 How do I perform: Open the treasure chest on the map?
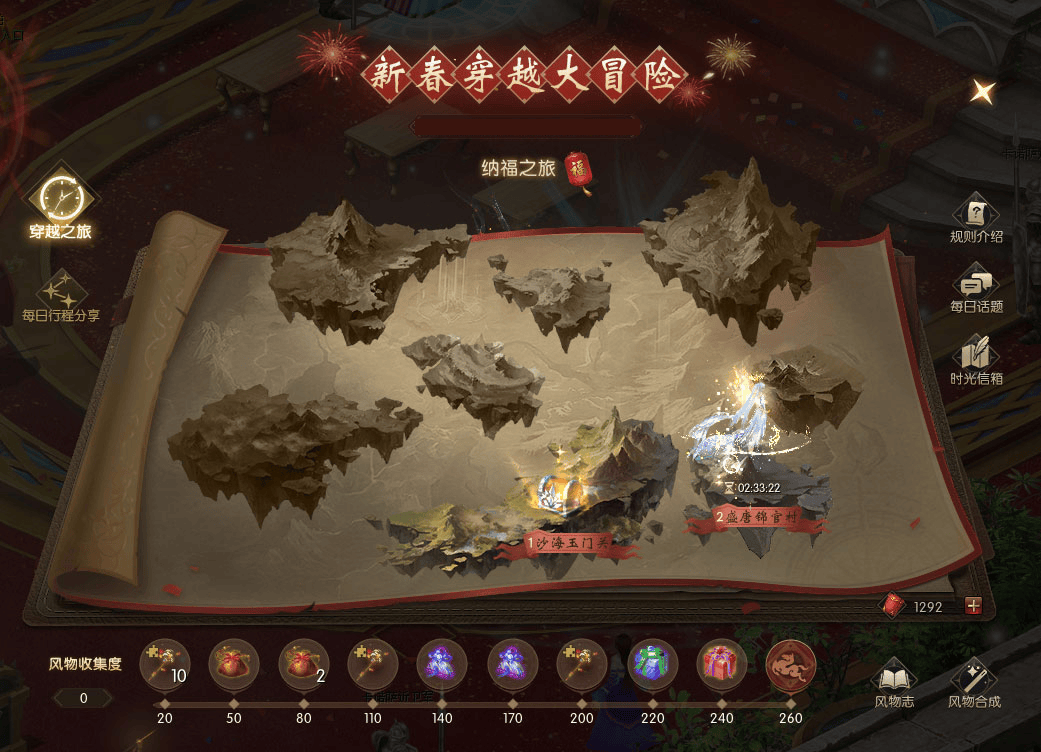tap(551, 491)
